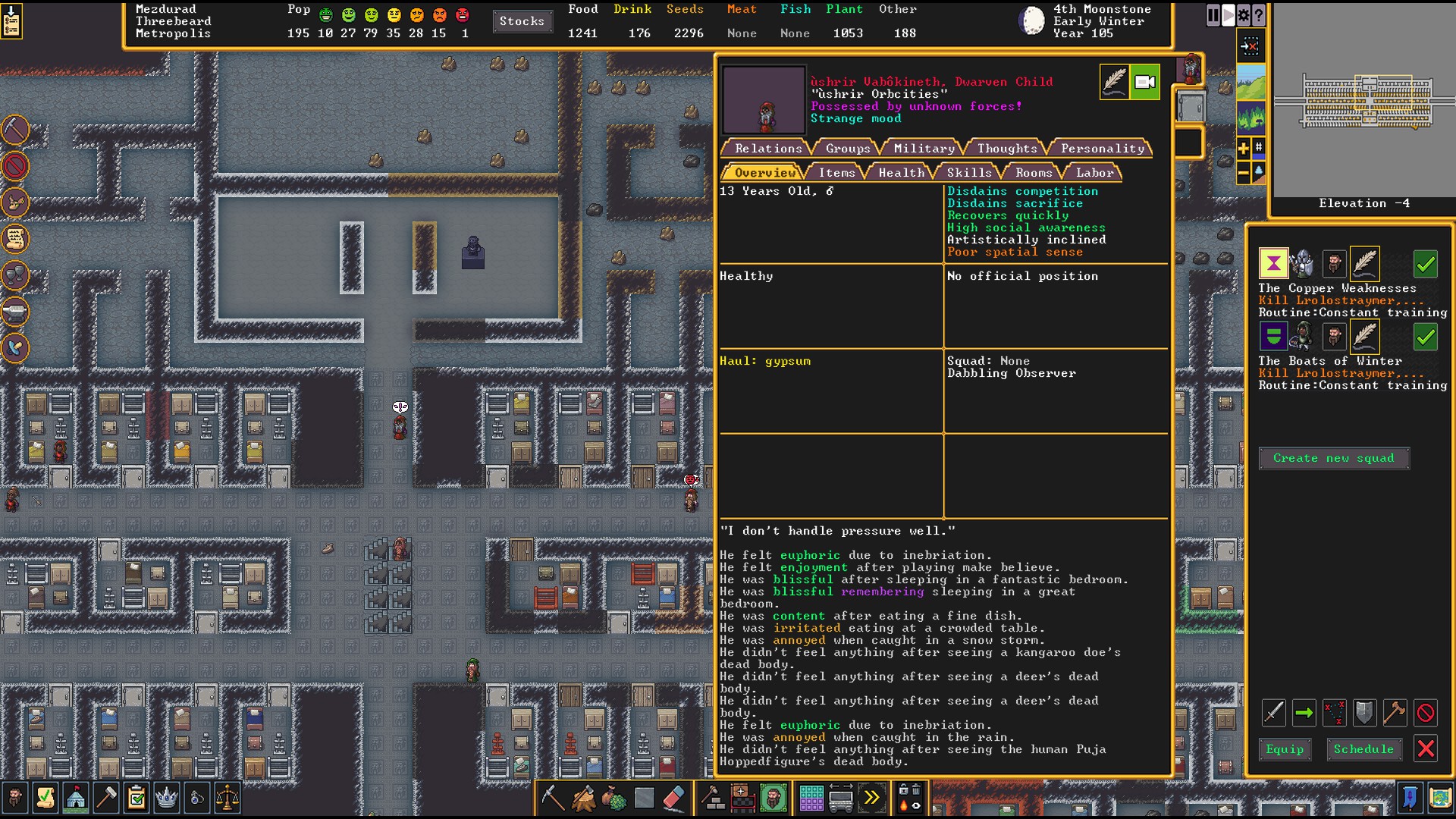Click the minimap
Screen dimensions: 1456x819
tap(1362, 101)
